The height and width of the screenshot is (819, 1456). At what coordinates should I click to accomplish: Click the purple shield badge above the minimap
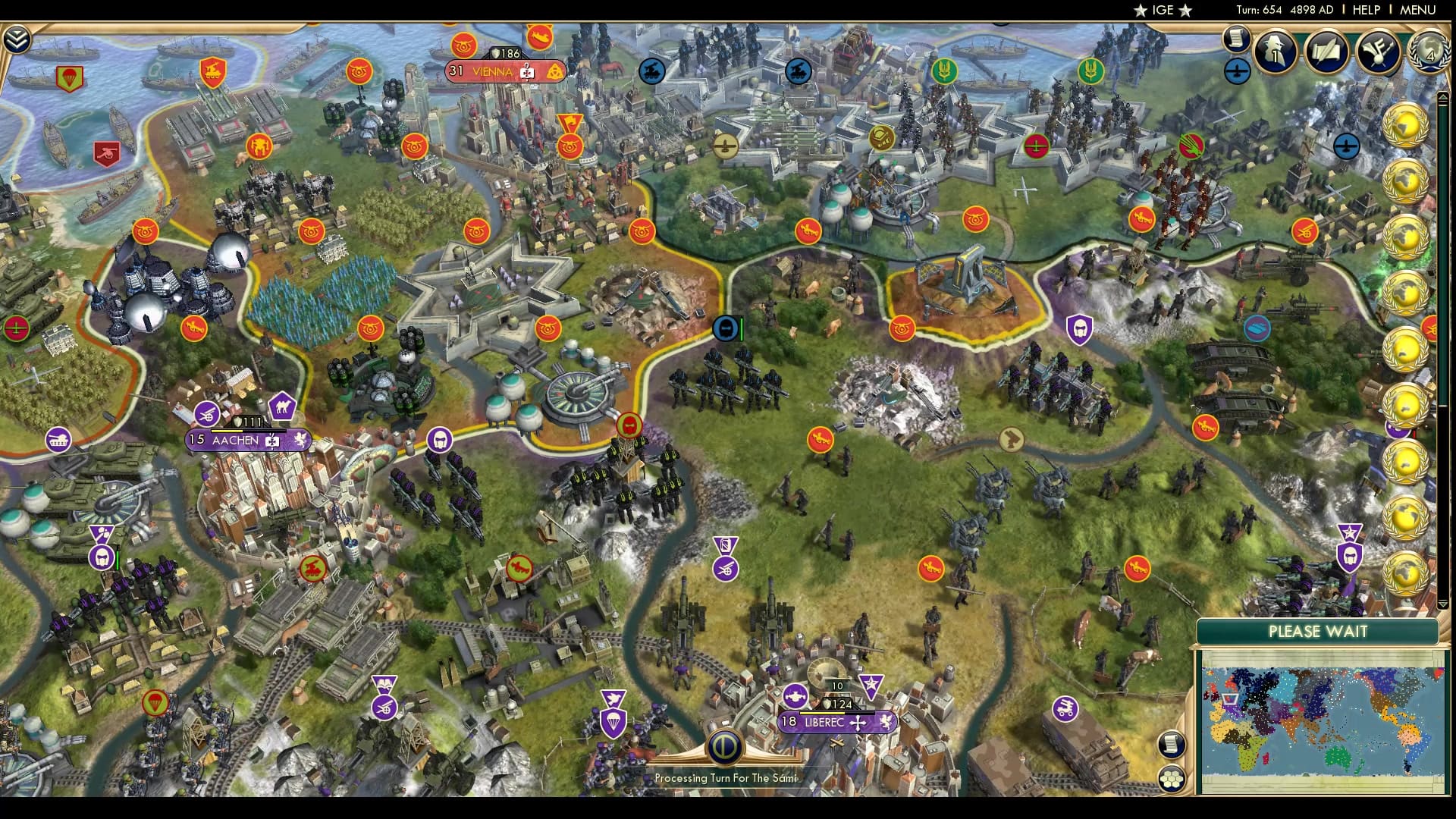1350,555
